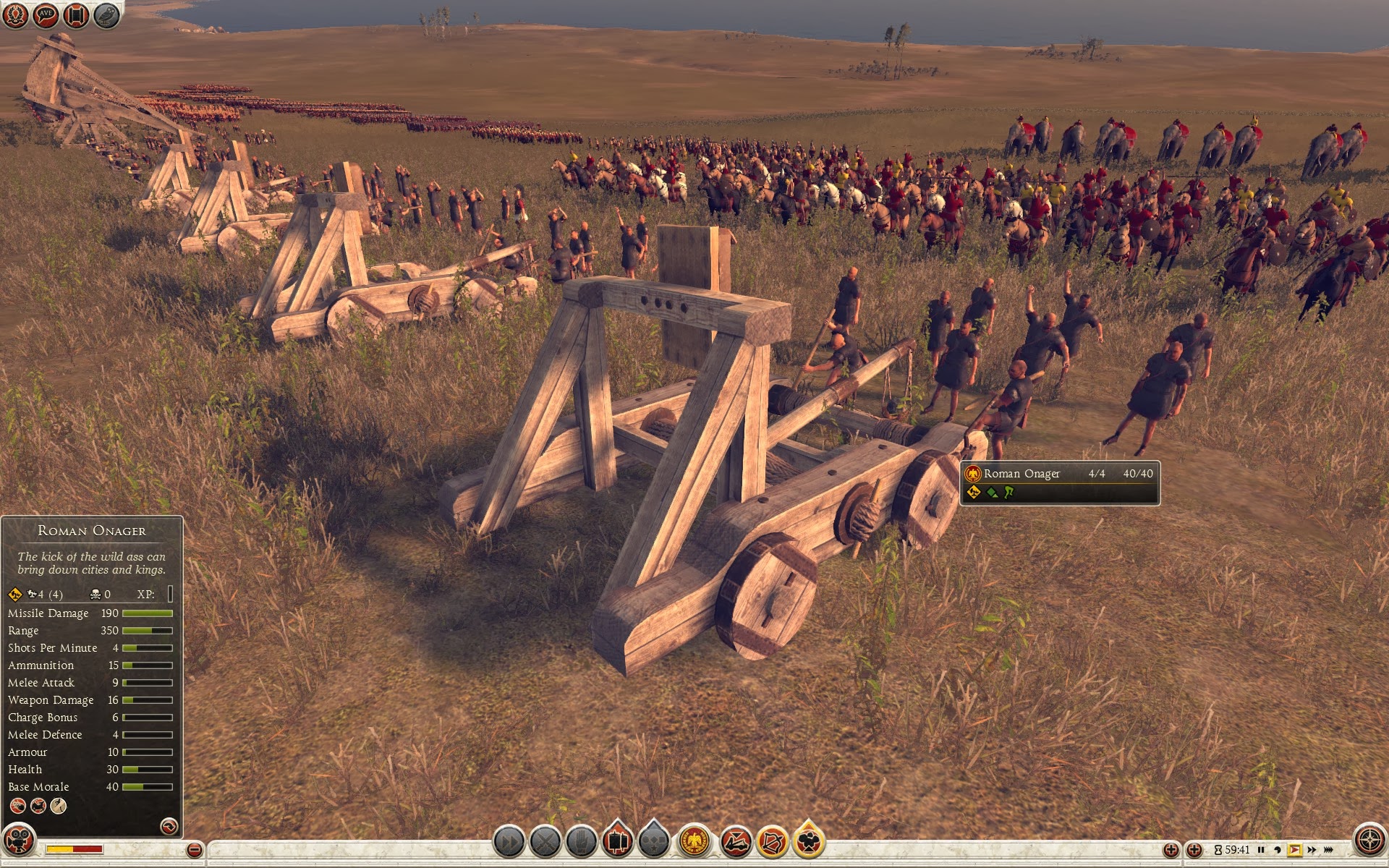This screenshot has width=1389, height=868.
Task: Open the shapes group button
Action: 654,841
